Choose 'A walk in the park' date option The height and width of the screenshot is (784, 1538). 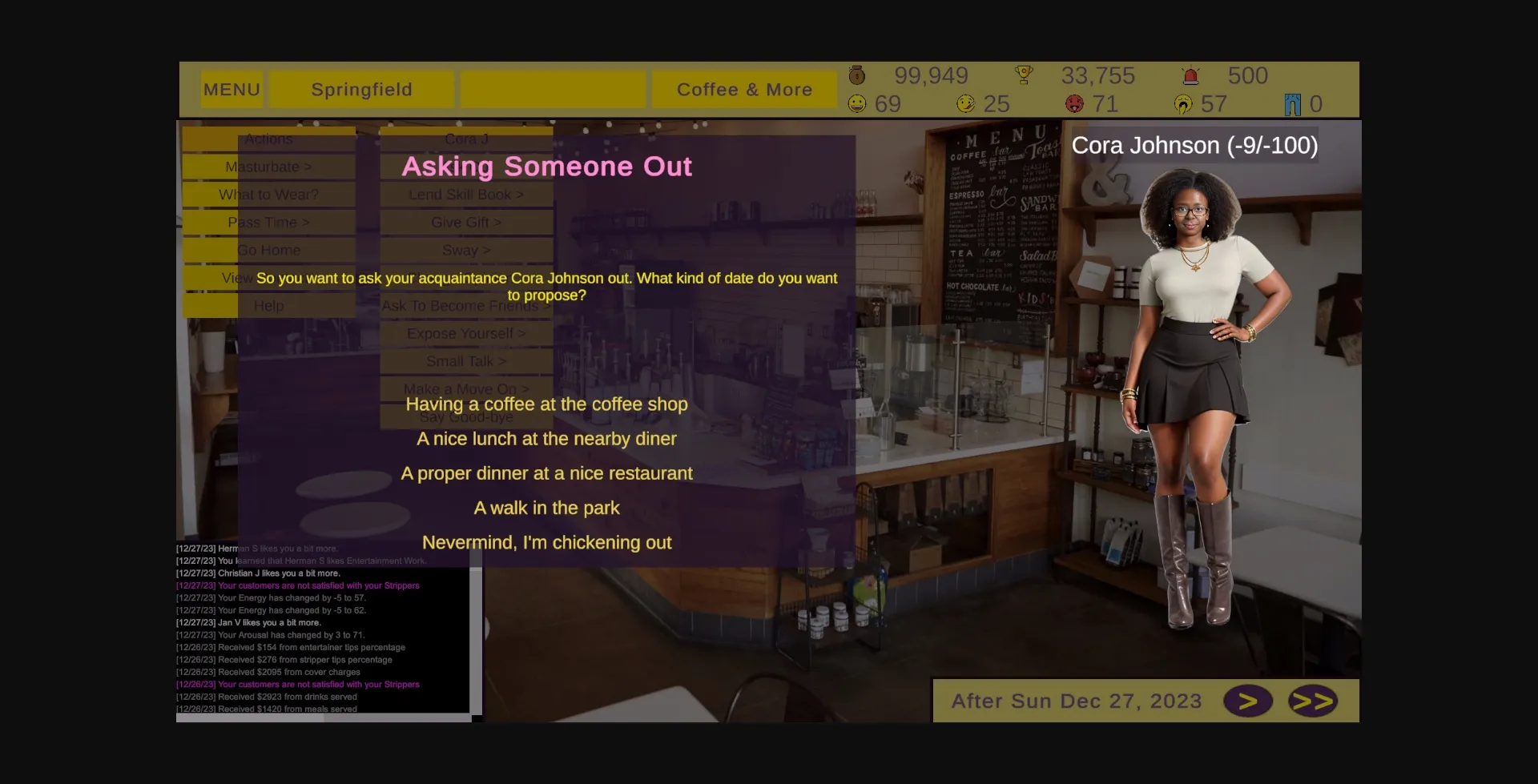point(547,507)
